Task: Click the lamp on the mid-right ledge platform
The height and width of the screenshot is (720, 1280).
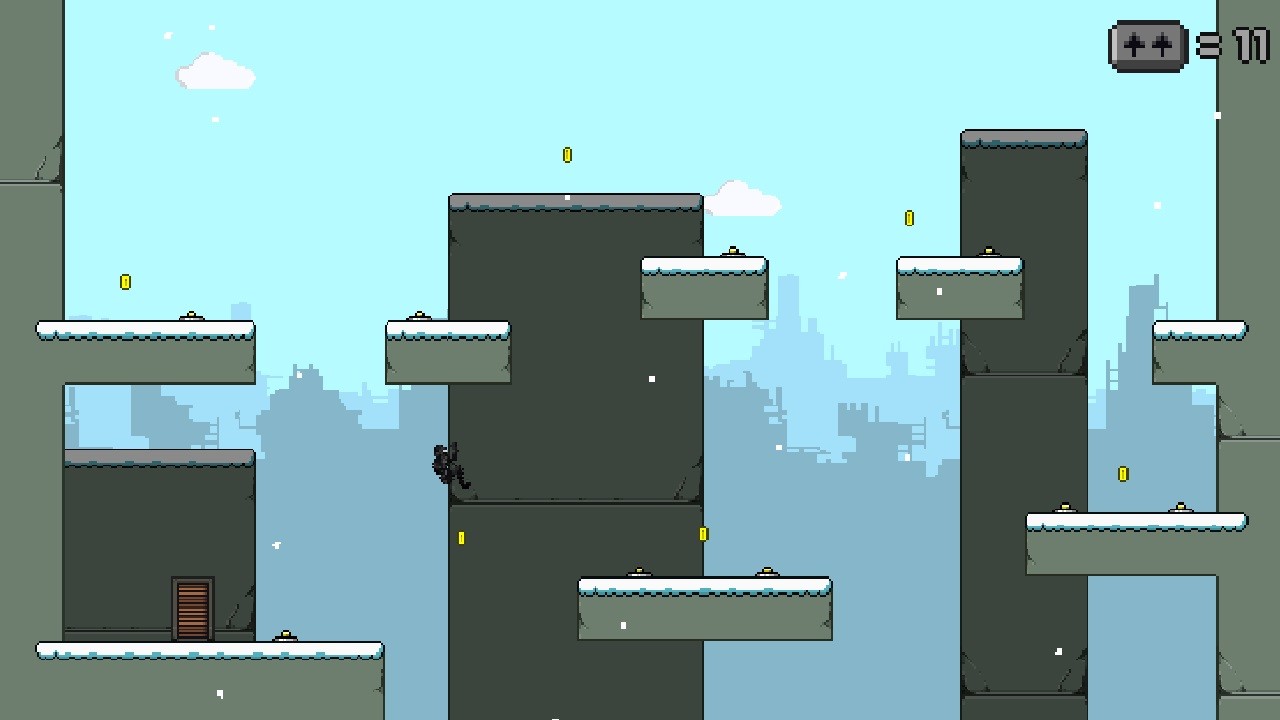Action: [1063, 505]
